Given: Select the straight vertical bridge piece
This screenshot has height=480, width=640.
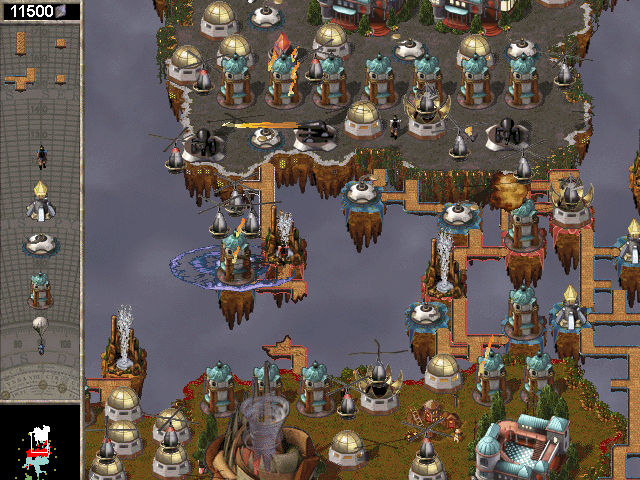Looking at the screenshot, I should [20, 42].
